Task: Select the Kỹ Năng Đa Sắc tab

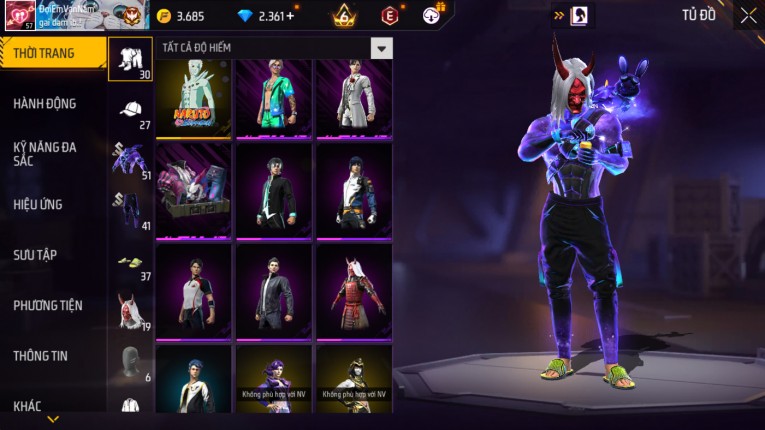Action: (45, 153)
